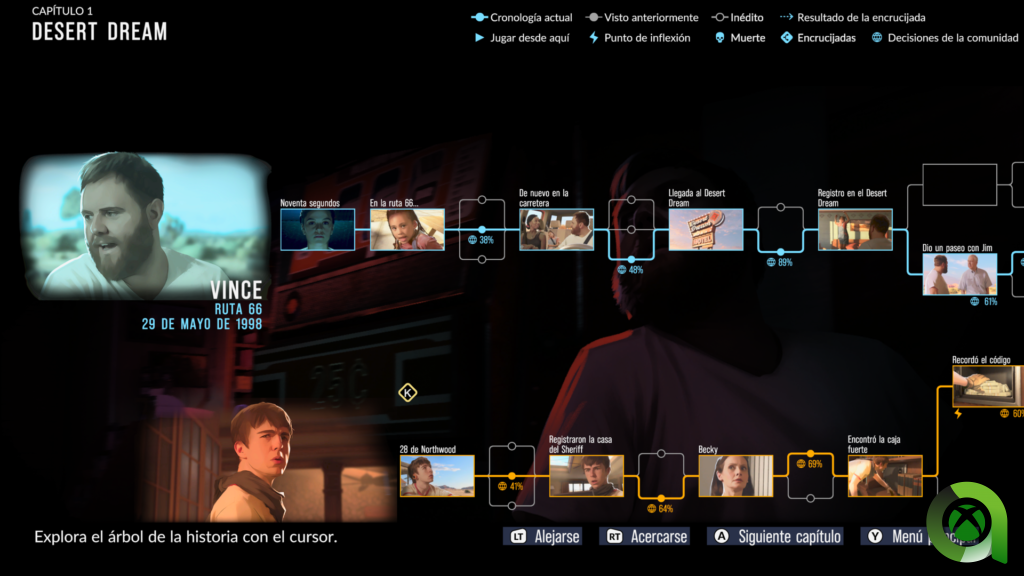
Task: Select the 'Recordó el código' scene node
Action: point(987,386)
